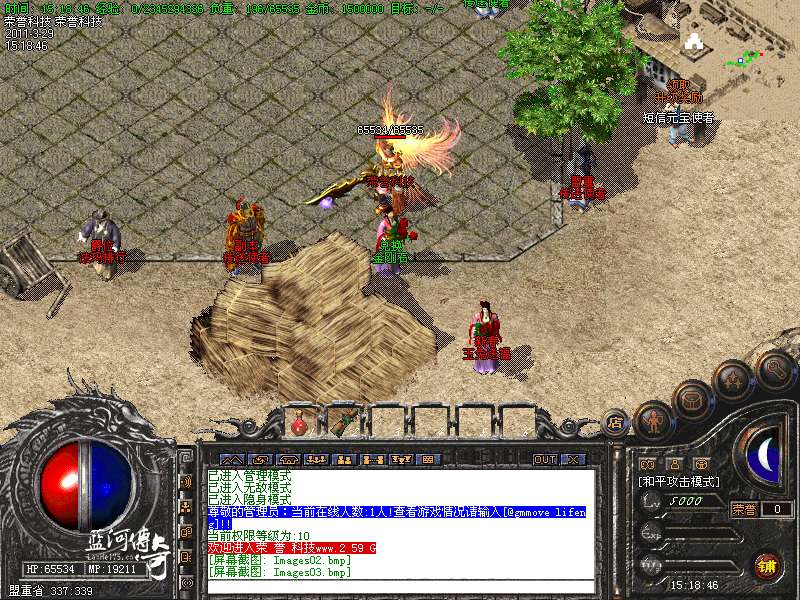The height and width of the screenshot is (600, 800).
Task: Click the 荣誉 honor label
Action: pyautogui.click(x=744, y=508)
